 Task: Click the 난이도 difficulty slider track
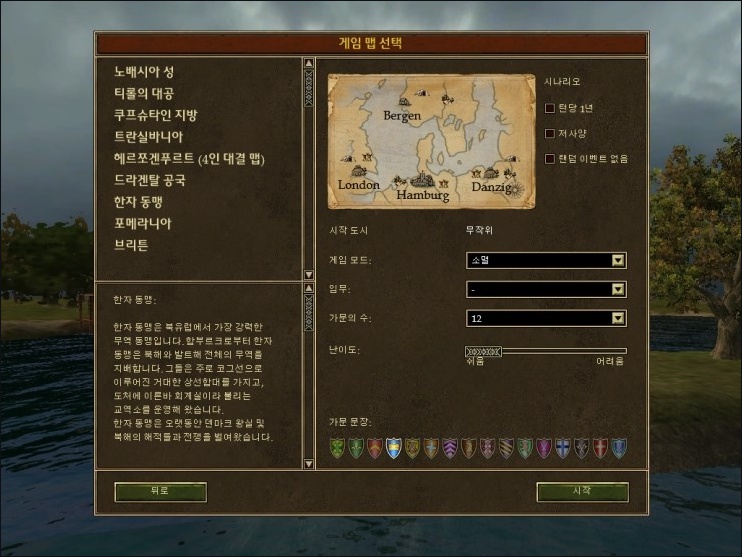pyautogui.click(x=546, y=351)
